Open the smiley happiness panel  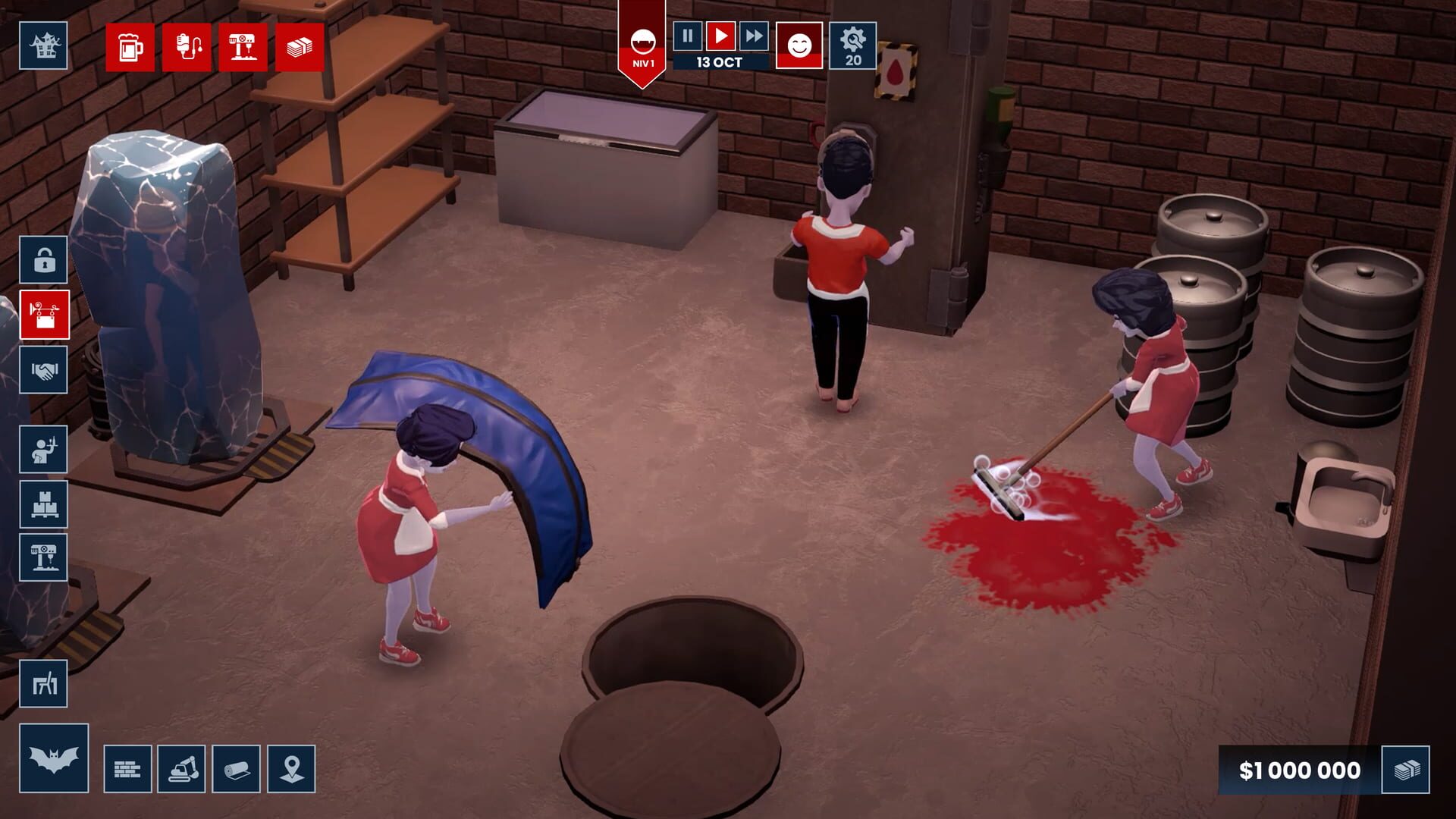tap(799, 44)
